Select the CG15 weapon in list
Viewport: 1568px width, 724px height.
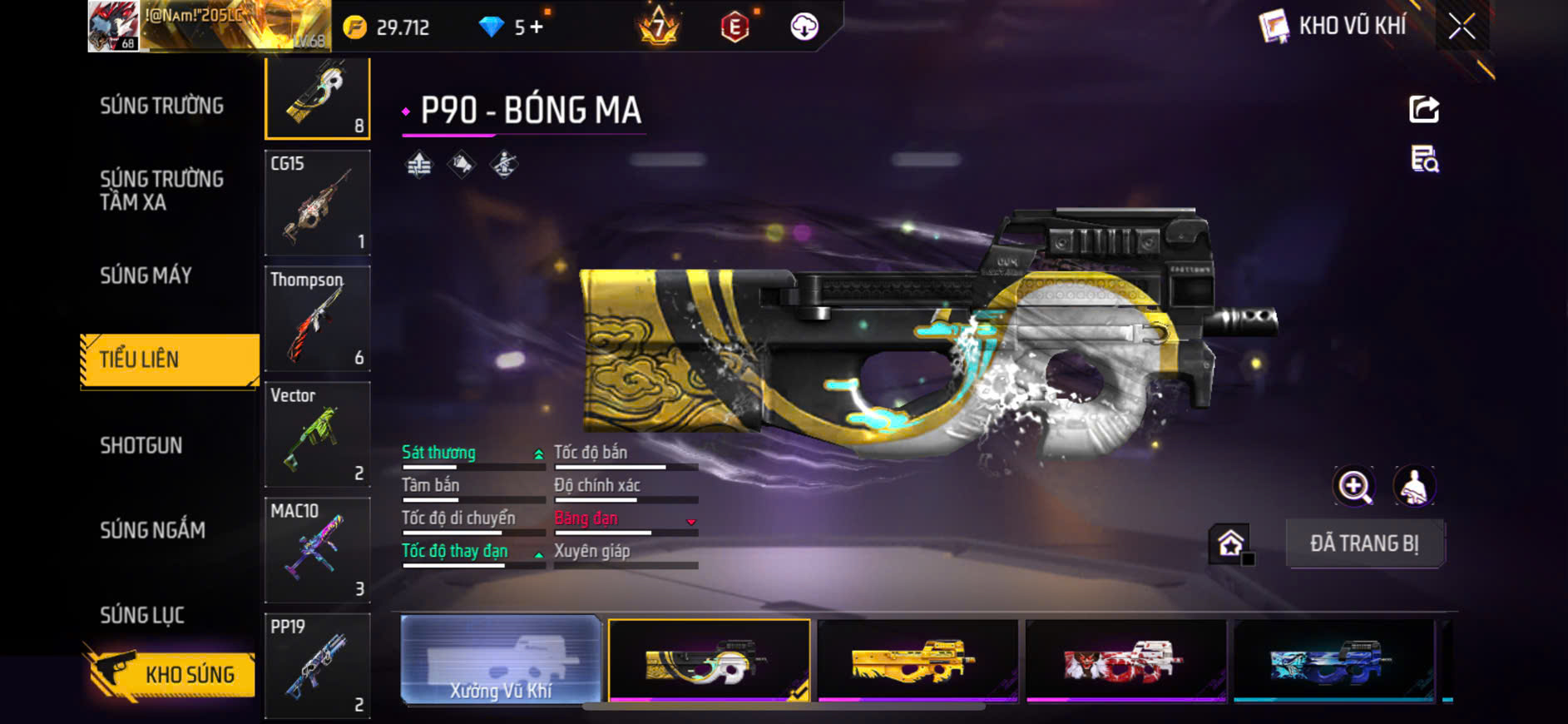coord(317,202)
